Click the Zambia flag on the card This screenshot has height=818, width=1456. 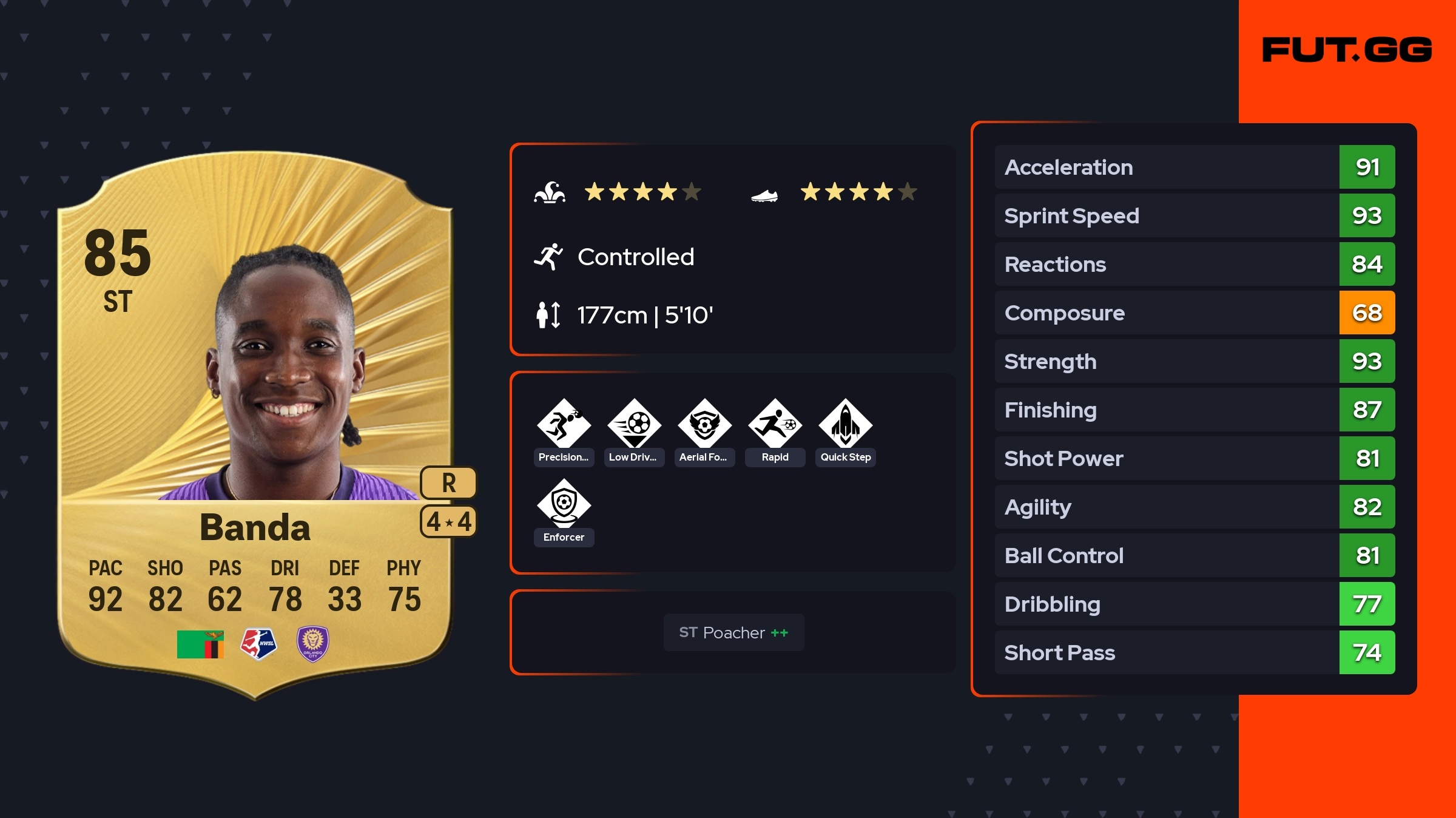click(200, 644)
